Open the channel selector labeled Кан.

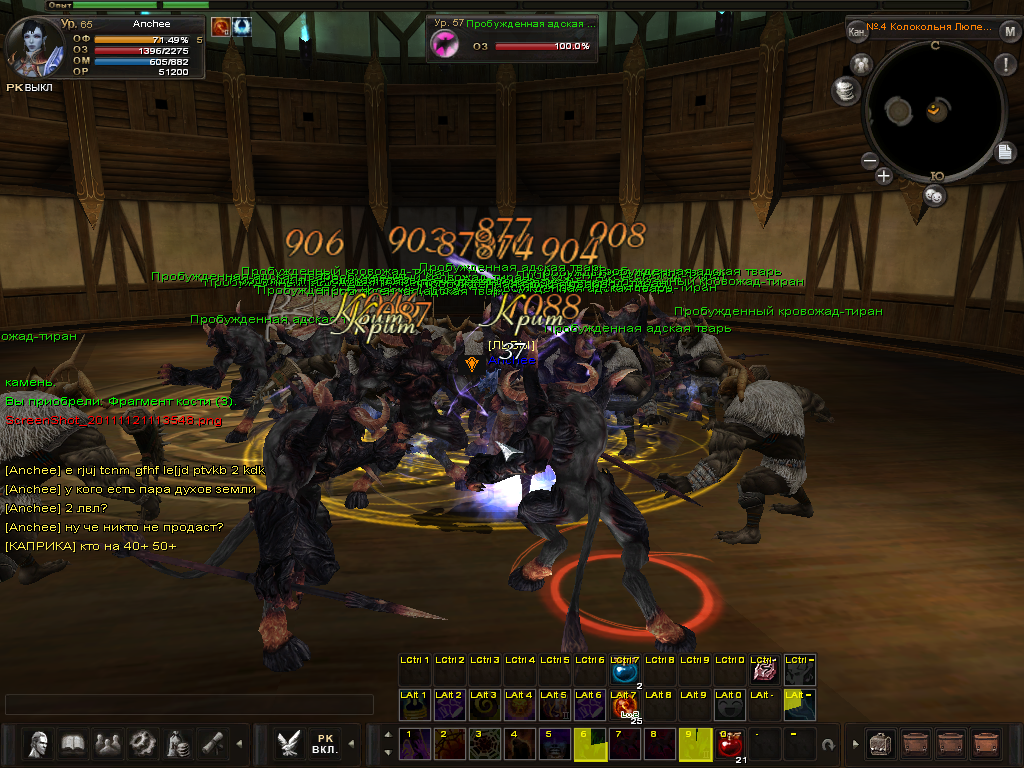(857, 31)
